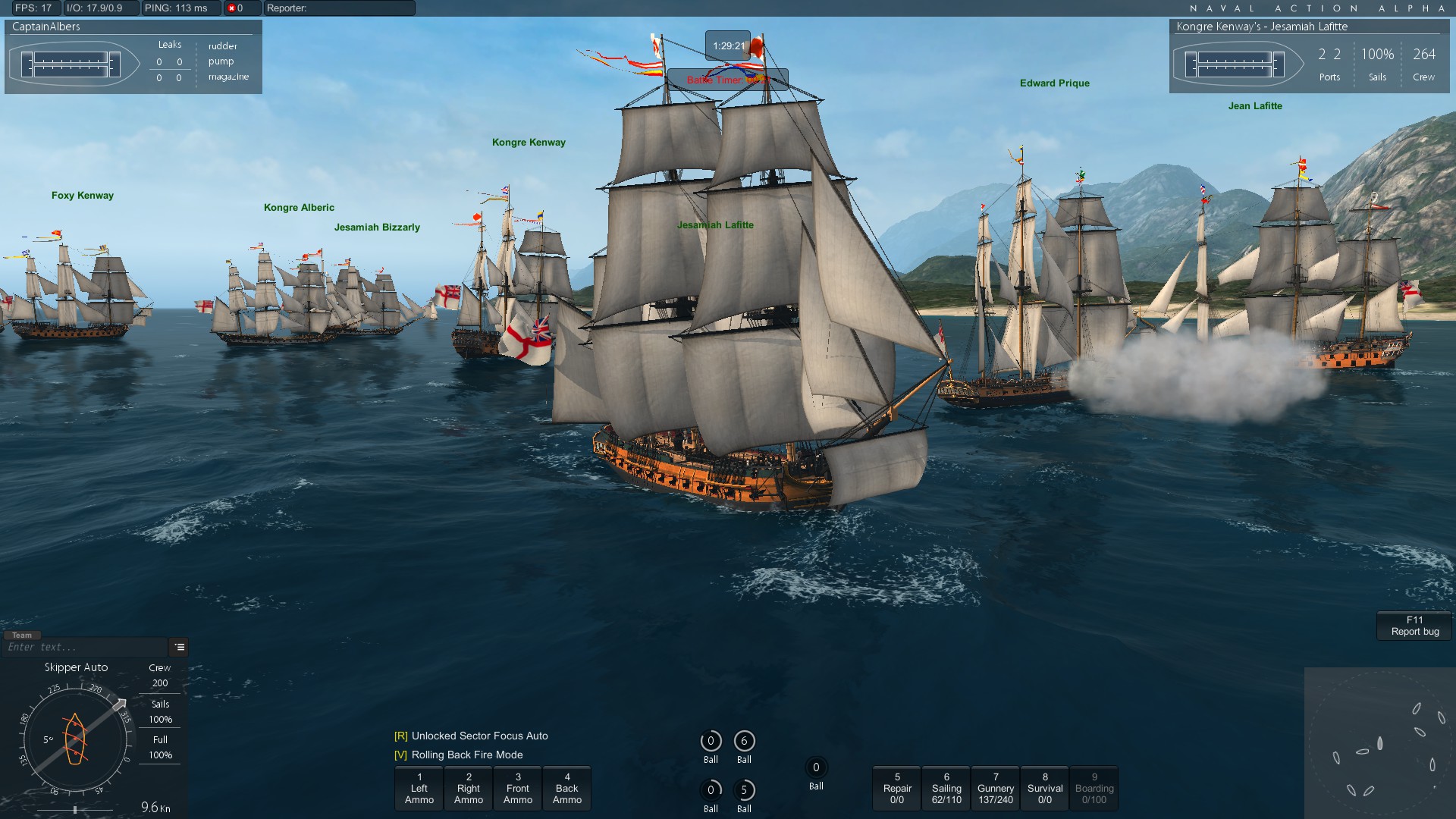Image resolution: width=1456 pixels, height=819 pixels.
Task: Choose the Right Ammo slot
Action: tap(468, 789)
